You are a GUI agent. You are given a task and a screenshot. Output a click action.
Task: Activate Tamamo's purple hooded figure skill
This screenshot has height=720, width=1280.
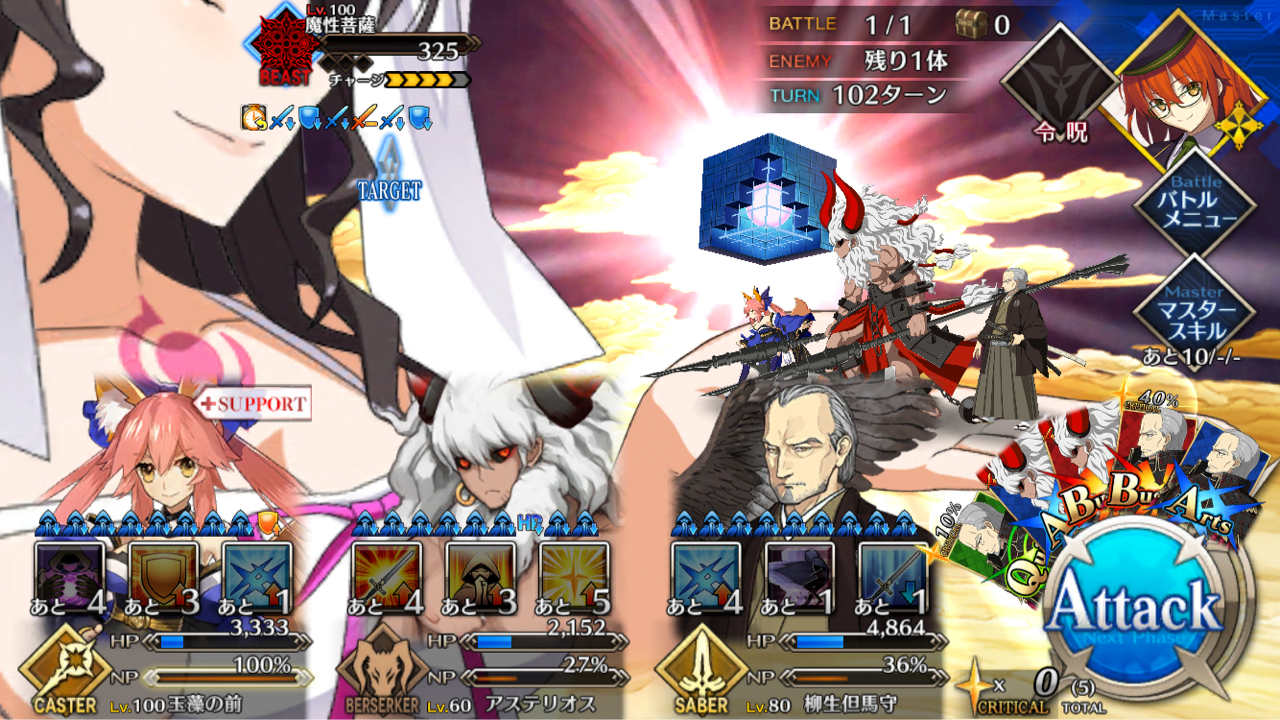coord(69,576)
